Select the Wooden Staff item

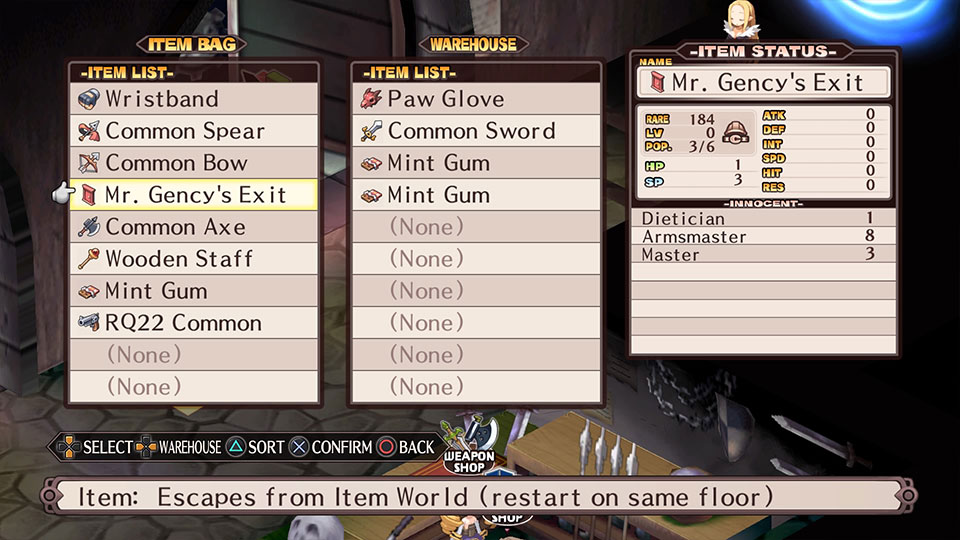click(x=195, y=259)
